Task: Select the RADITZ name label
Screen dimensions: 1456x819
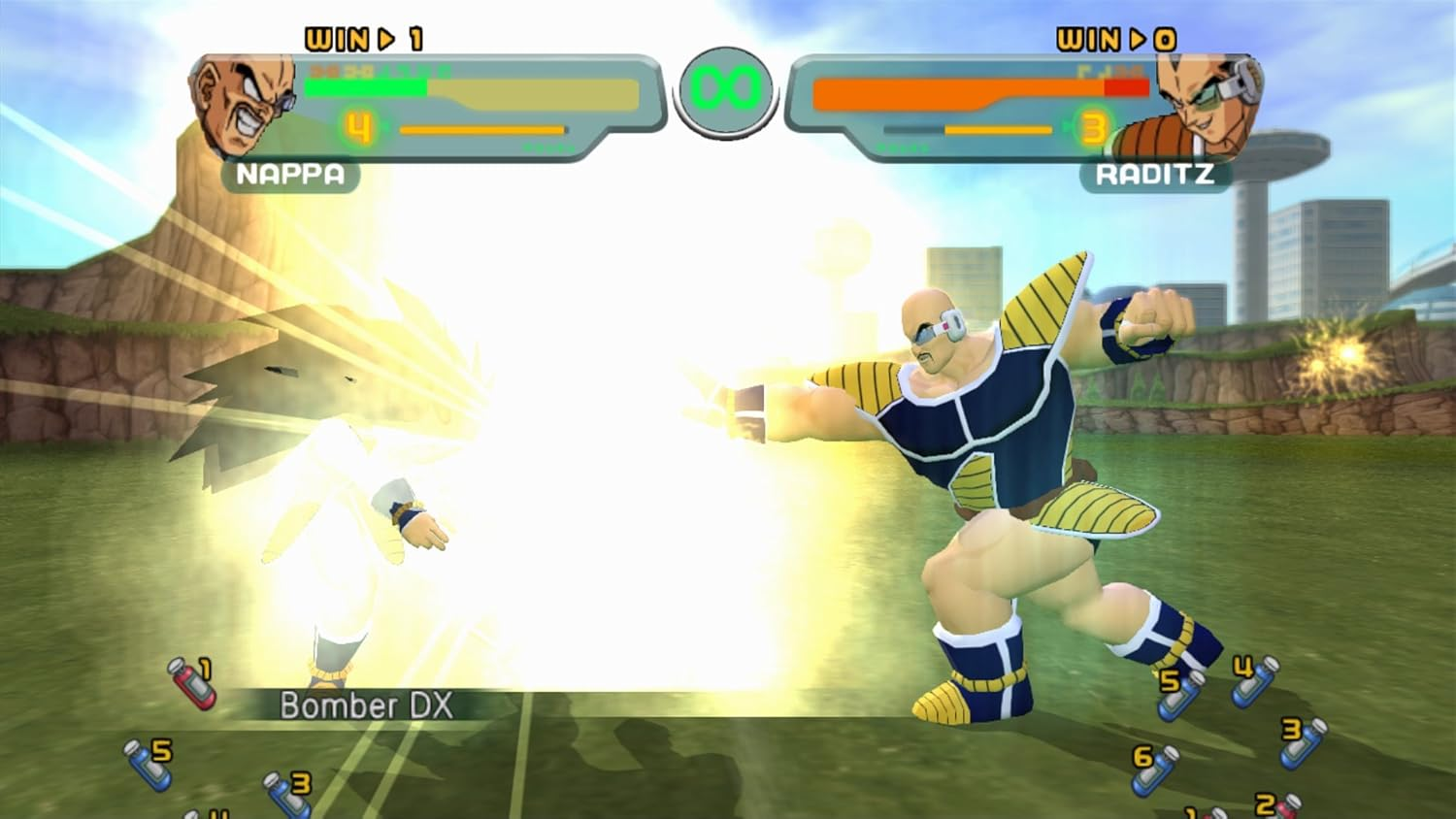Action: [1155, 174]
